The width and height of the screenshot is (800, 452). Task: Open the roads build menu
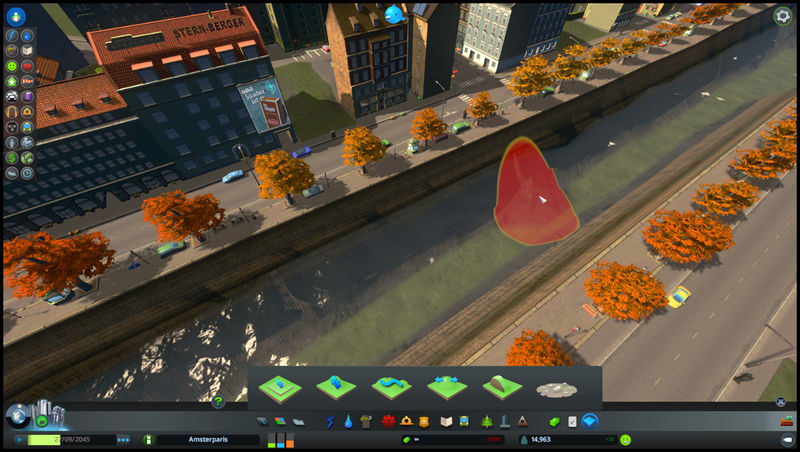point(262,421)
